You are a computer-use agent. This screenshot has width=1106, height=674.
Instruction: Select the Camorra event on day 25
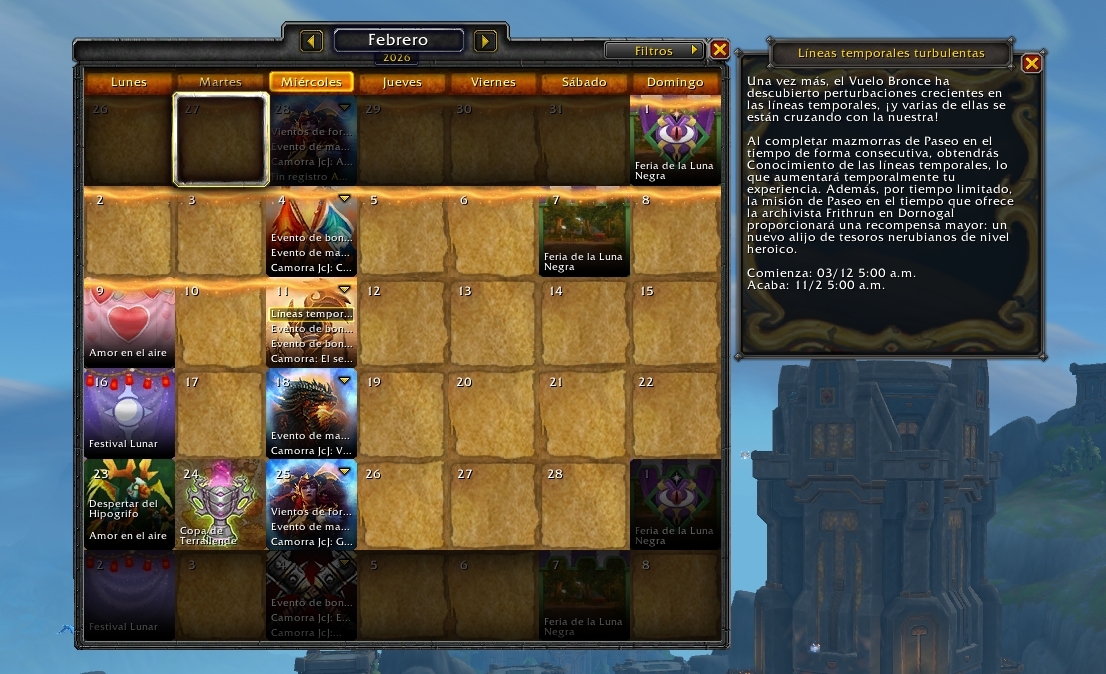pos(311,541)
